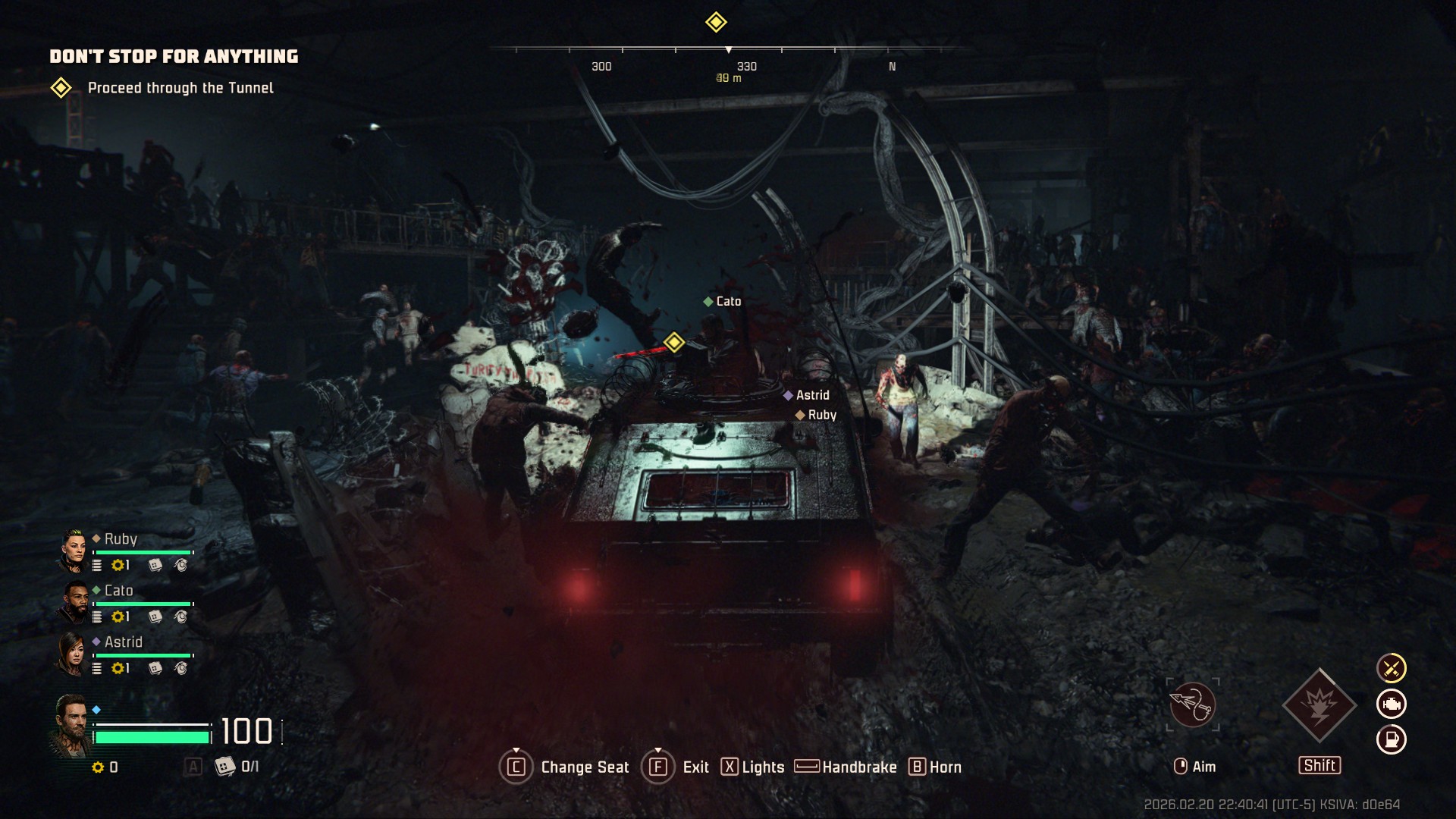
Task: Click the player's own bearded portrait
Action: 71,726
